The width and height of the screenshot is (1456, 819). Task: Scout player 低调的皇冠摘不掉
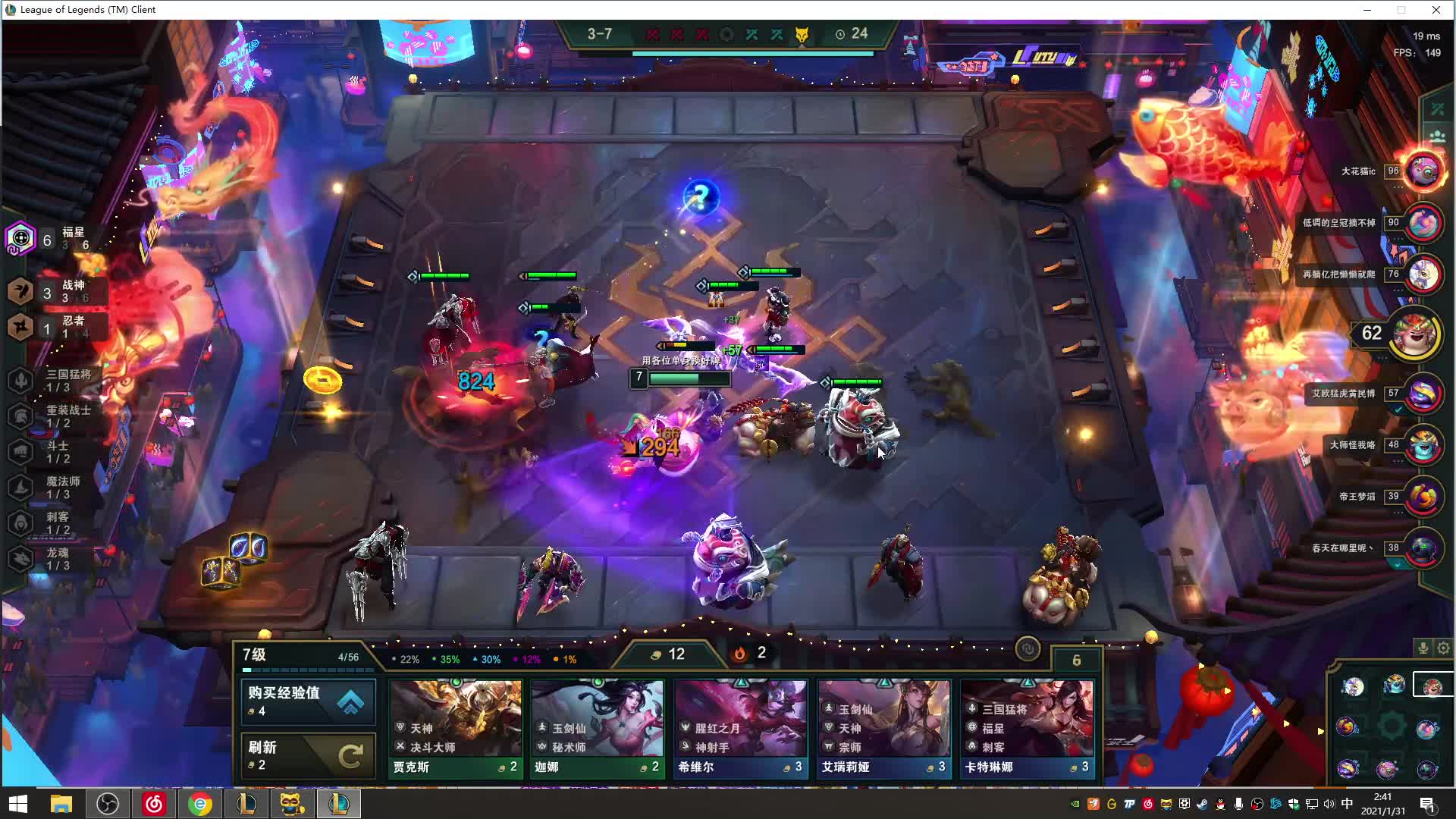[1423, 223]
